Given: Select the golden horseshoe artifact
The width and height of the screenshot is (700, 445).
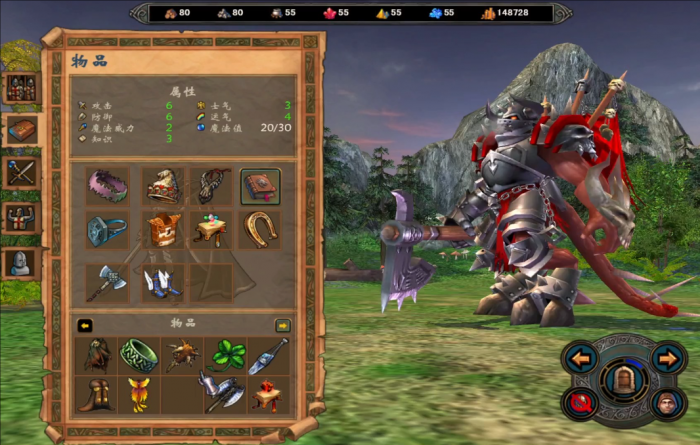Looking at the screenshot, I should 260,230.
